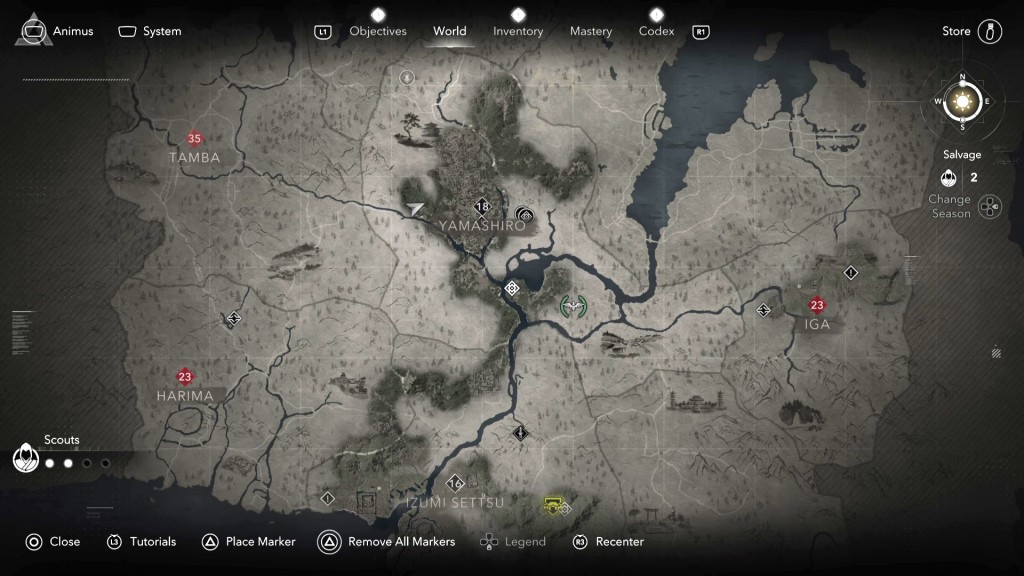
Task: Select Remove All Markers
Action: [x=387, y=542]
